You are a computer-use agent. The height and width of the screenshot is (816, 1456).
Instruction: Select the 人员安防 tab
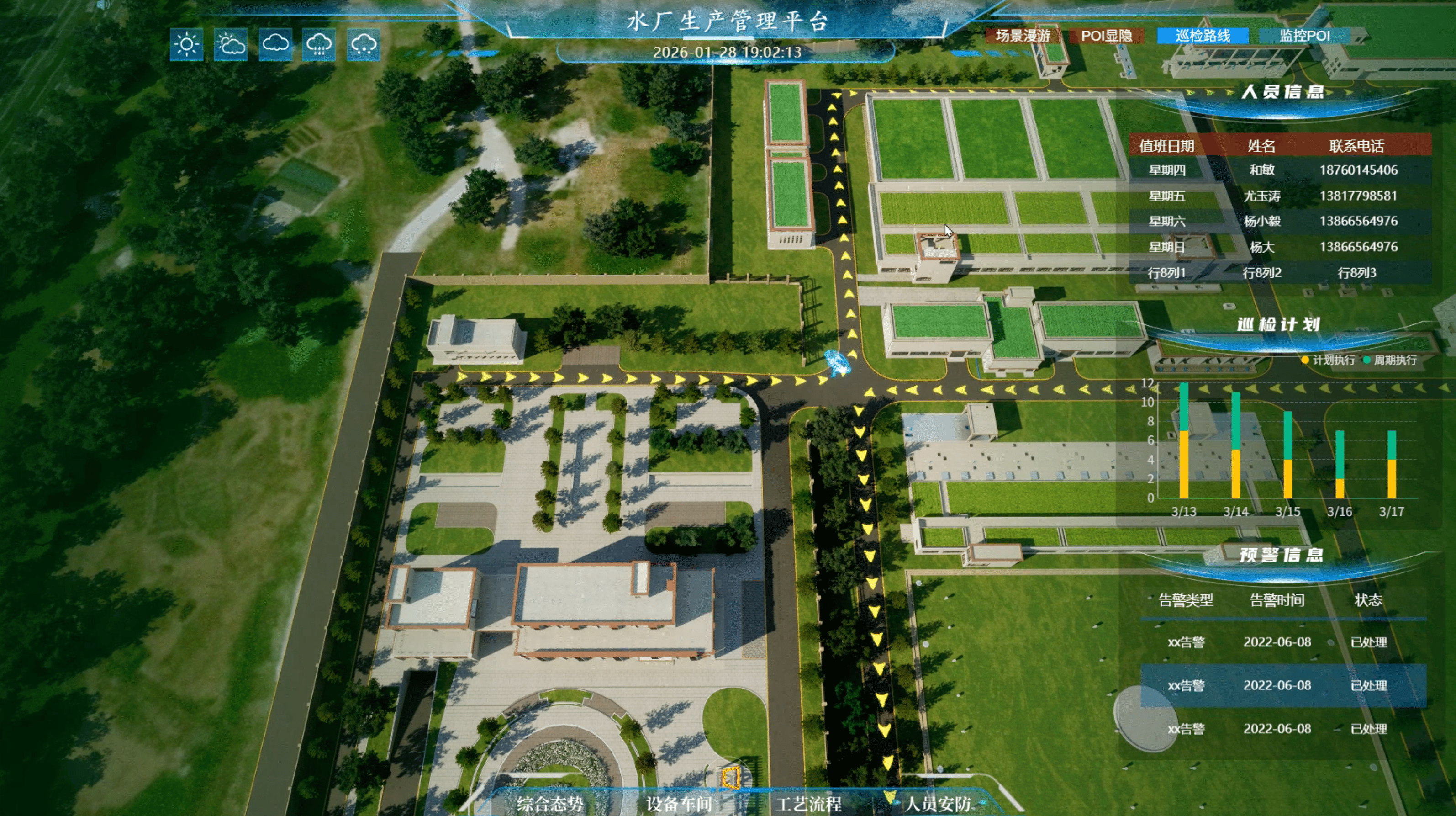938,804
